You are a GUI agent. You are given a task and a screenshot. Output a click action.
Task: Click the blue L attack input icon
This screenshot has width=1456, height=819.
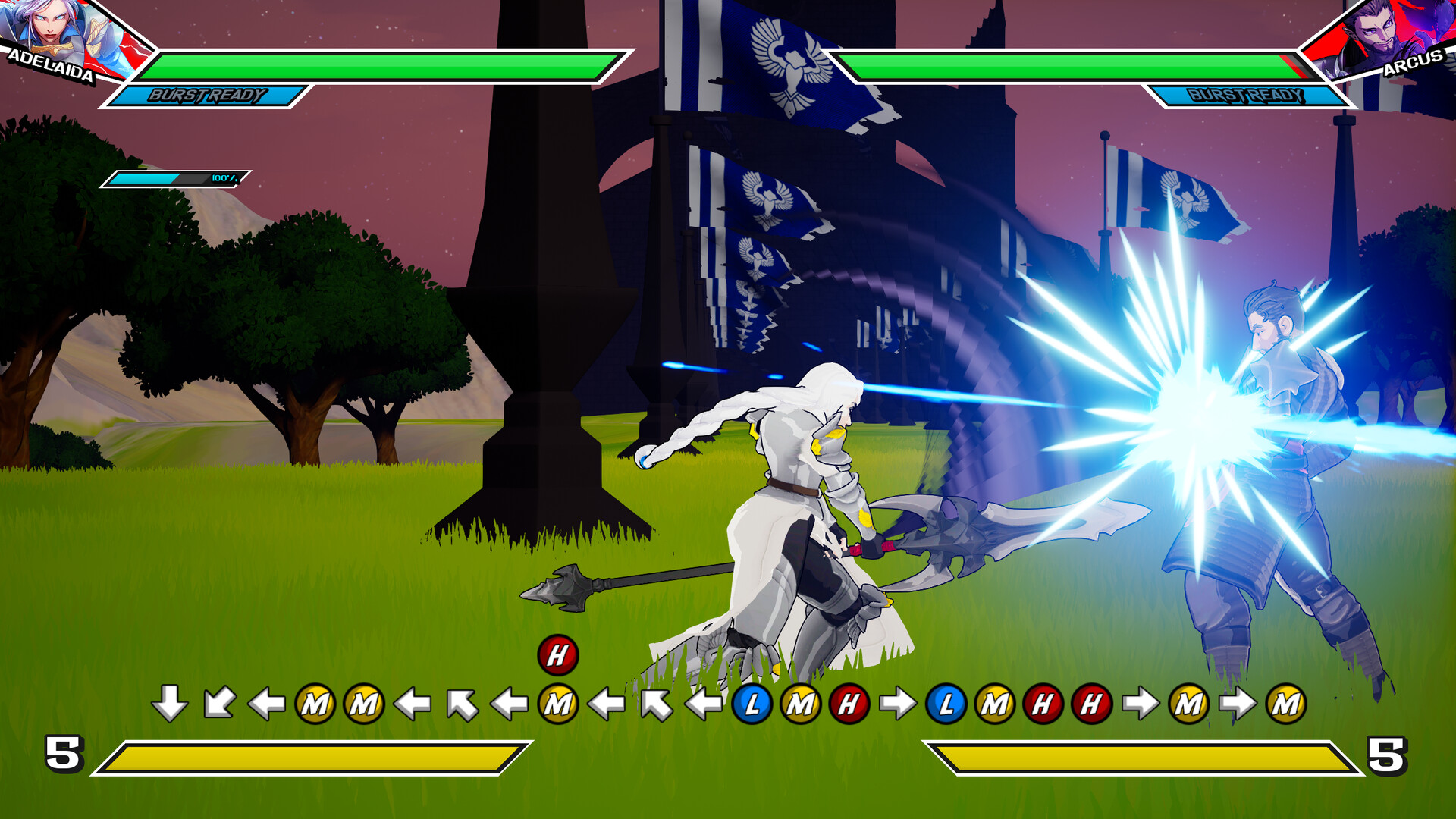pyautogui.click(x=753, y=704)
